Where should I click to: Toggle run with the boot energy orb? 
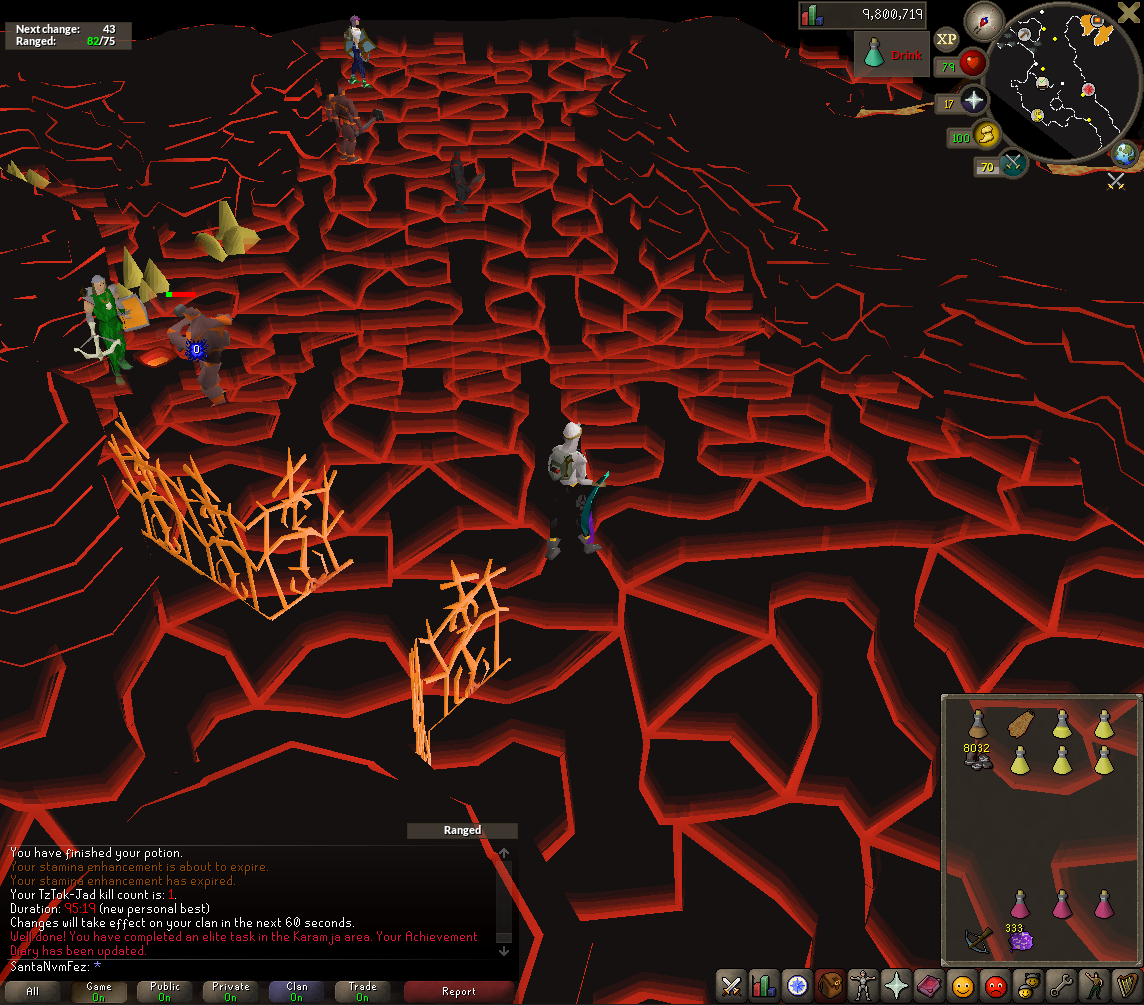(986, 135)
